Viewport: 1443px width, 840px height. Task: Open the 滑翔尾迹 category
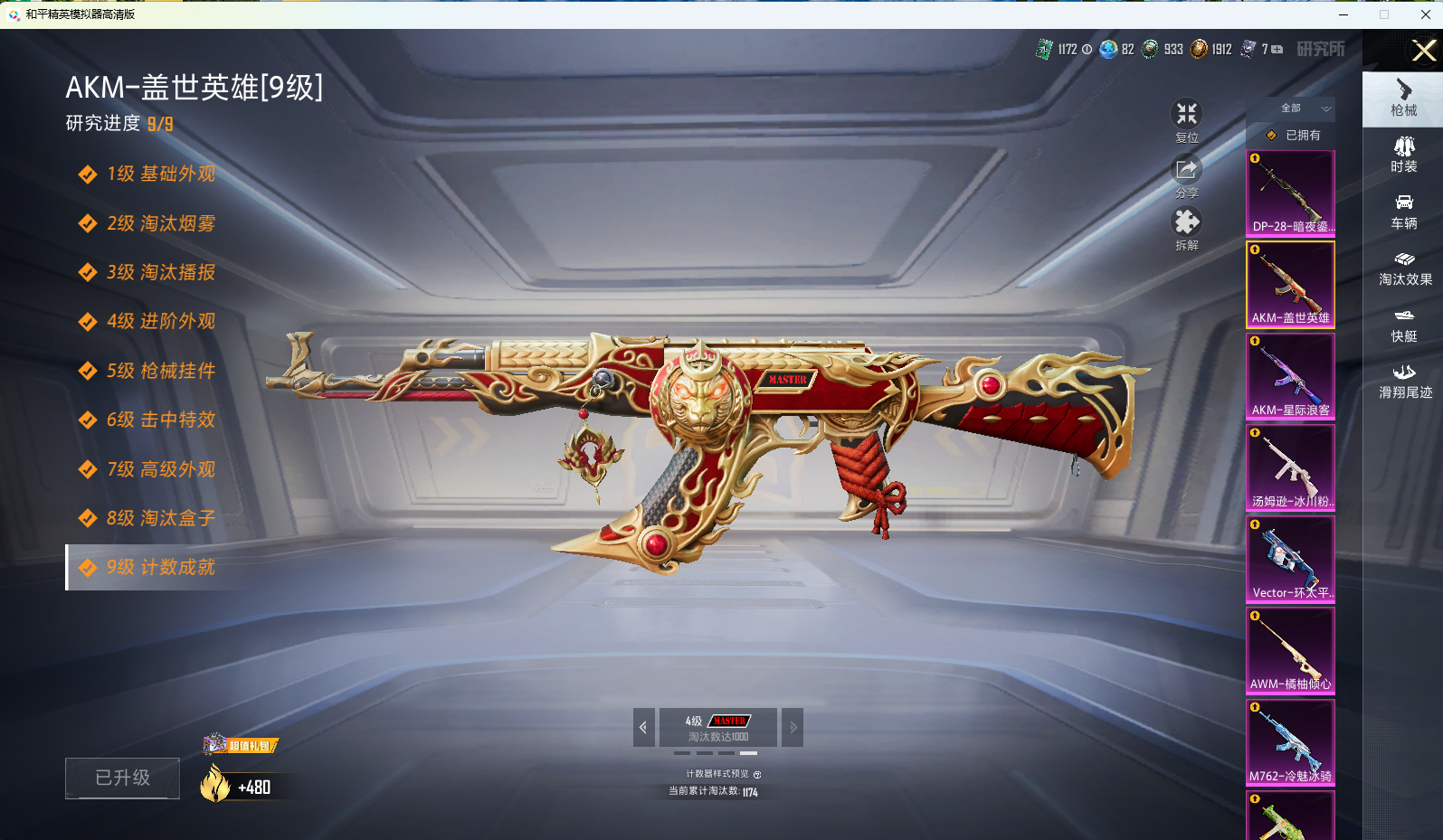click(1404, 381)
